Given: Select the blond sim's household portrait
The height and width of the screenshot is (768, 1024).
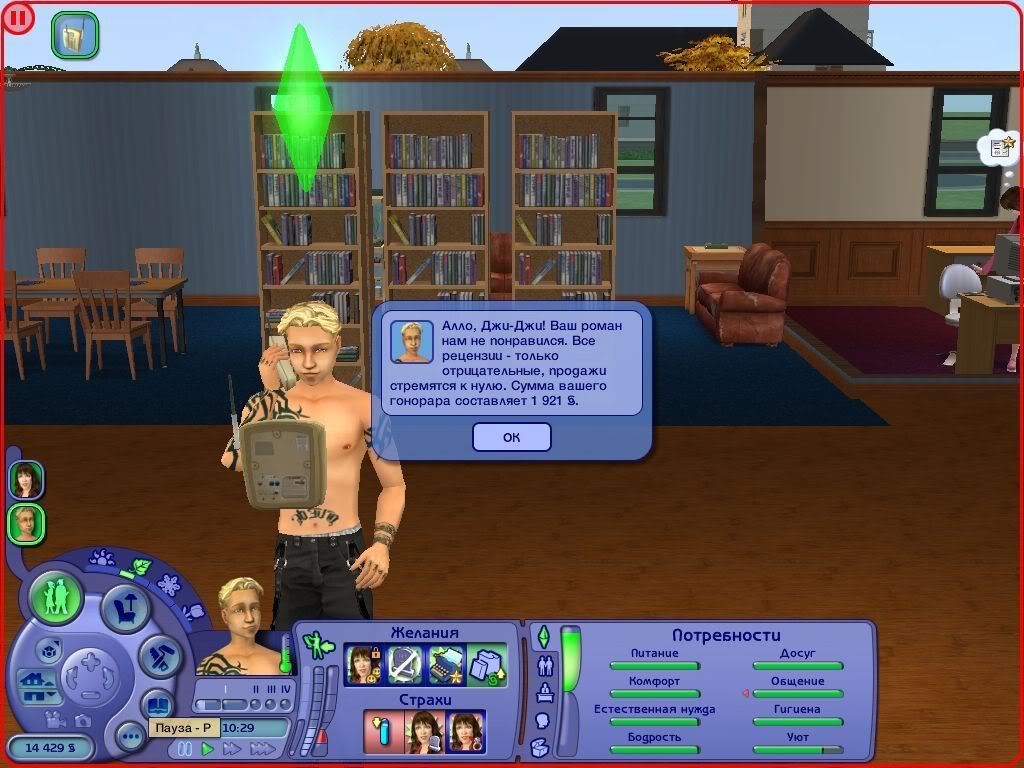Looking at the screenshot, I should pyautogui.click(x=26, y=523).
